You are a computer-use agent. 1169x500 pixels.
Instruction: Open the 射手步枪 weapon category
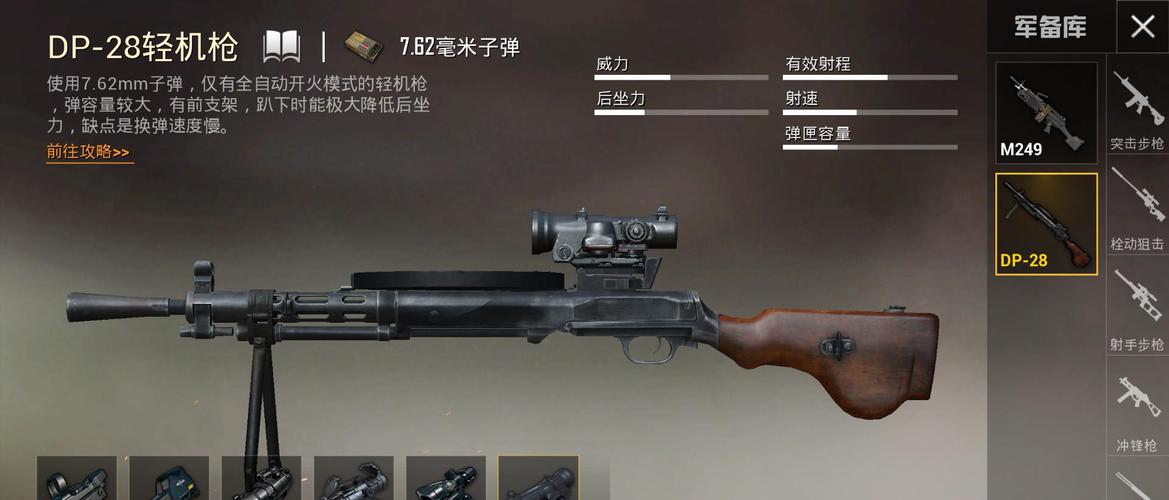click(x=1137, y=311)
